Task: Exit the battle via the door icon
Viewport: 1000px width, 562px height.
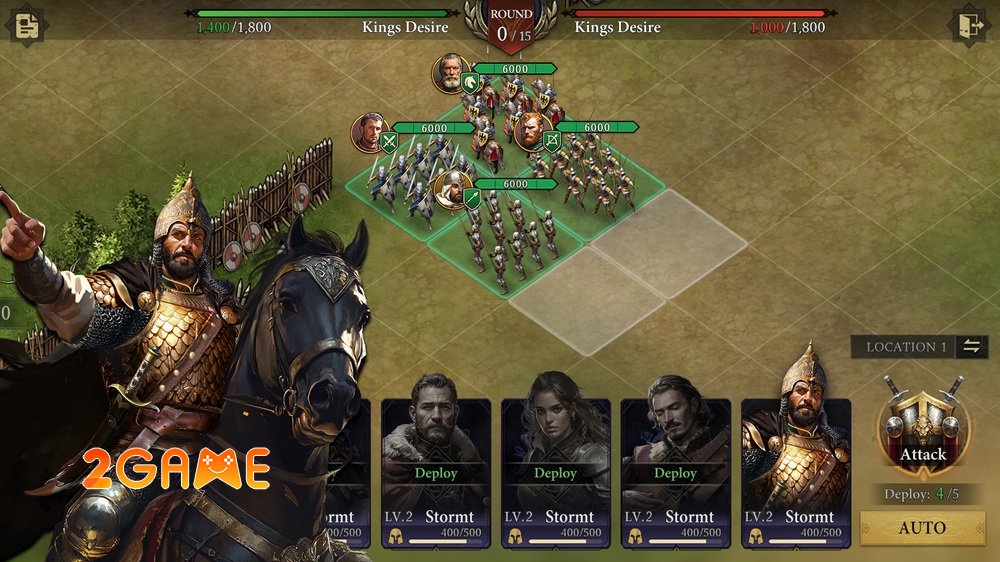Action: [968, 25]
